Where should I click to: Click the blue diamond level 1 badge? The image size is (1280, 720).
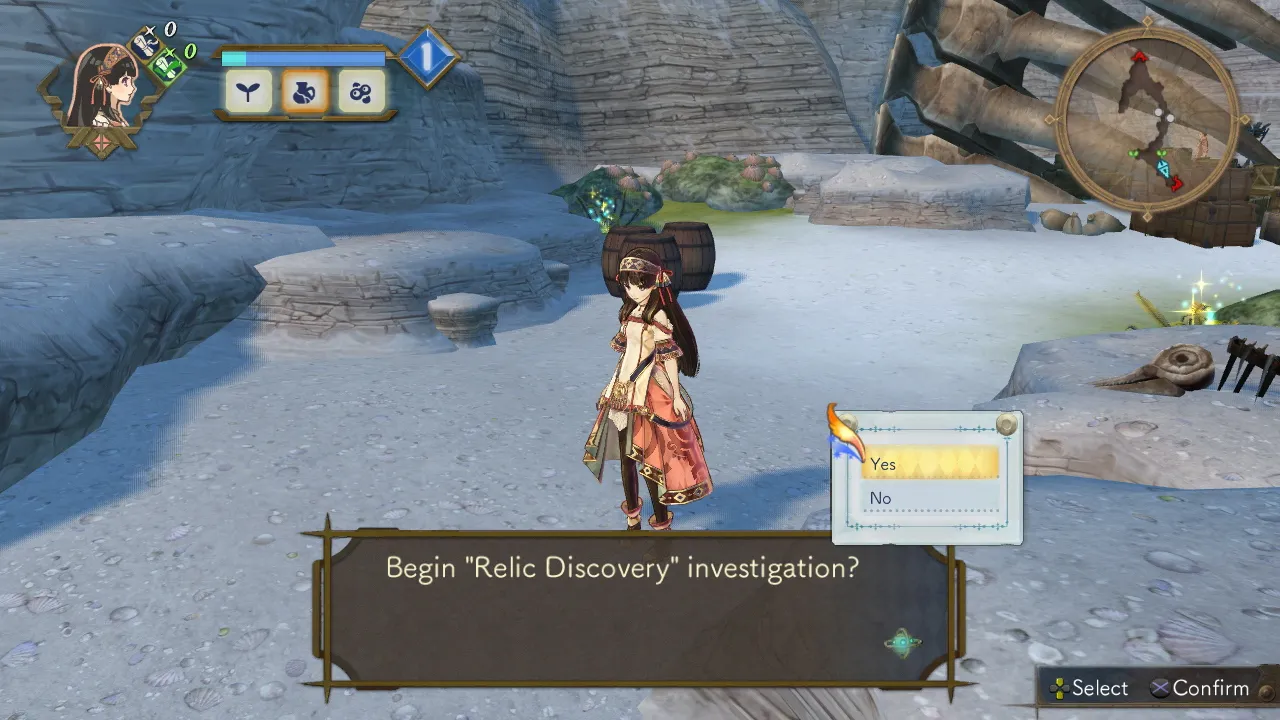tap(427, 58)
